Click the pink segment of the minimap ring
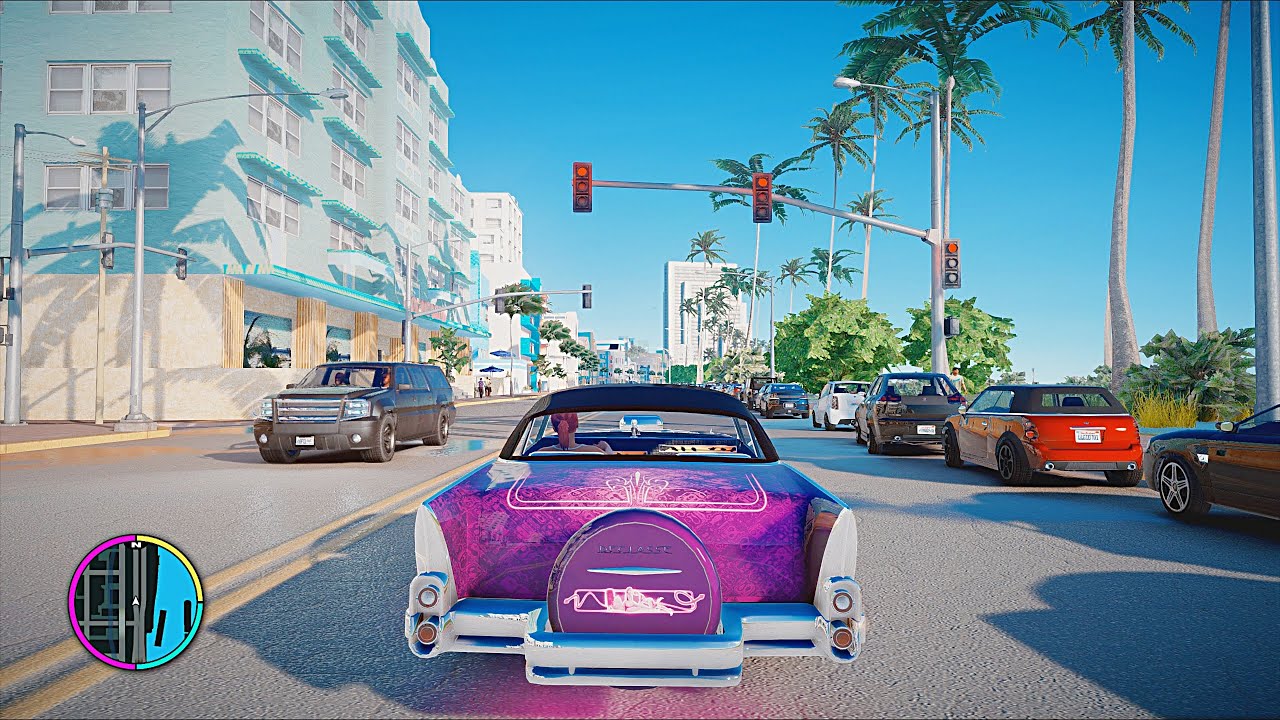 (x=73, y=600)
